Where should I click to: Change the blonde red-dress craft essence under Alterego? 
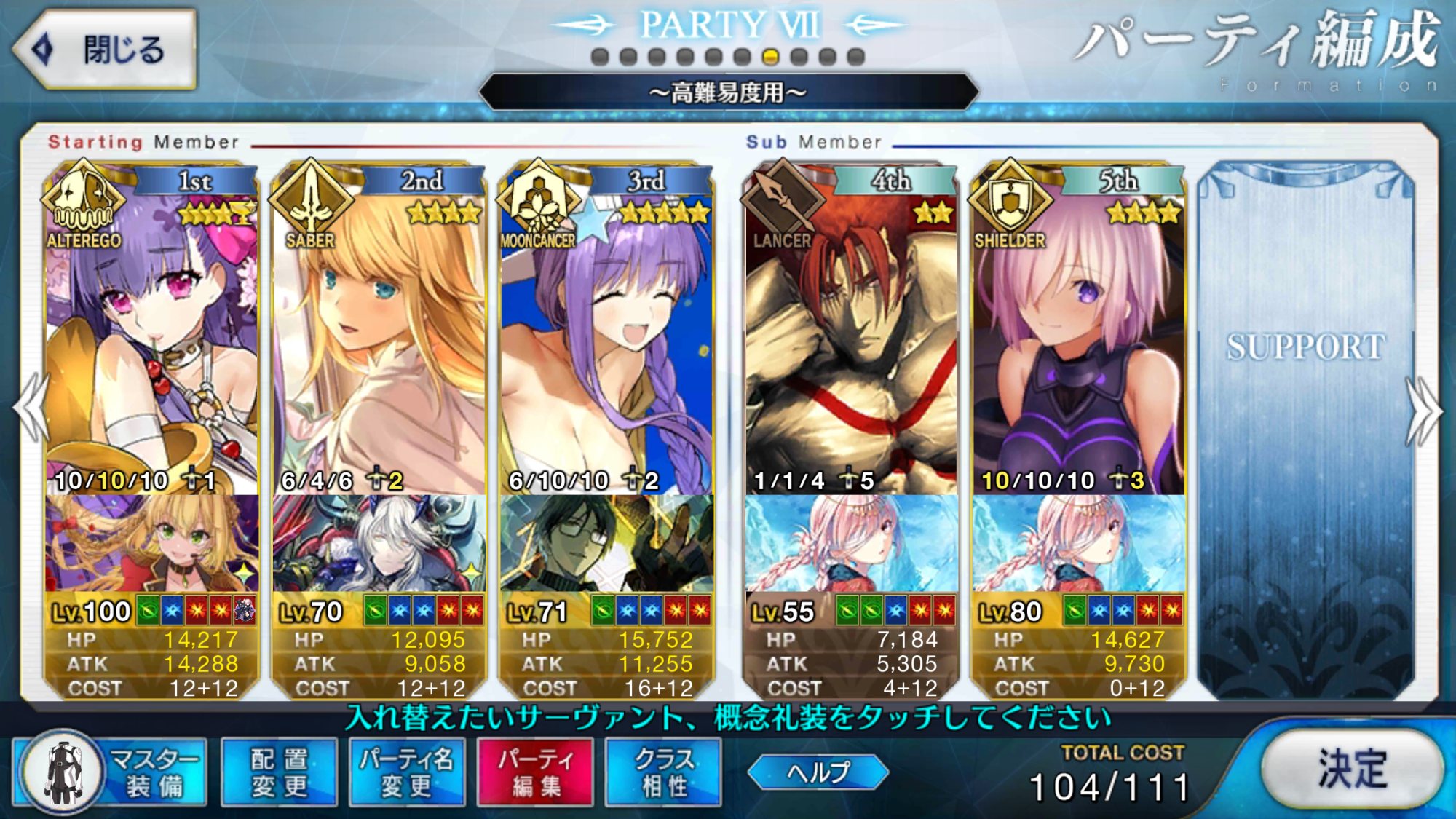pos(151,544)
